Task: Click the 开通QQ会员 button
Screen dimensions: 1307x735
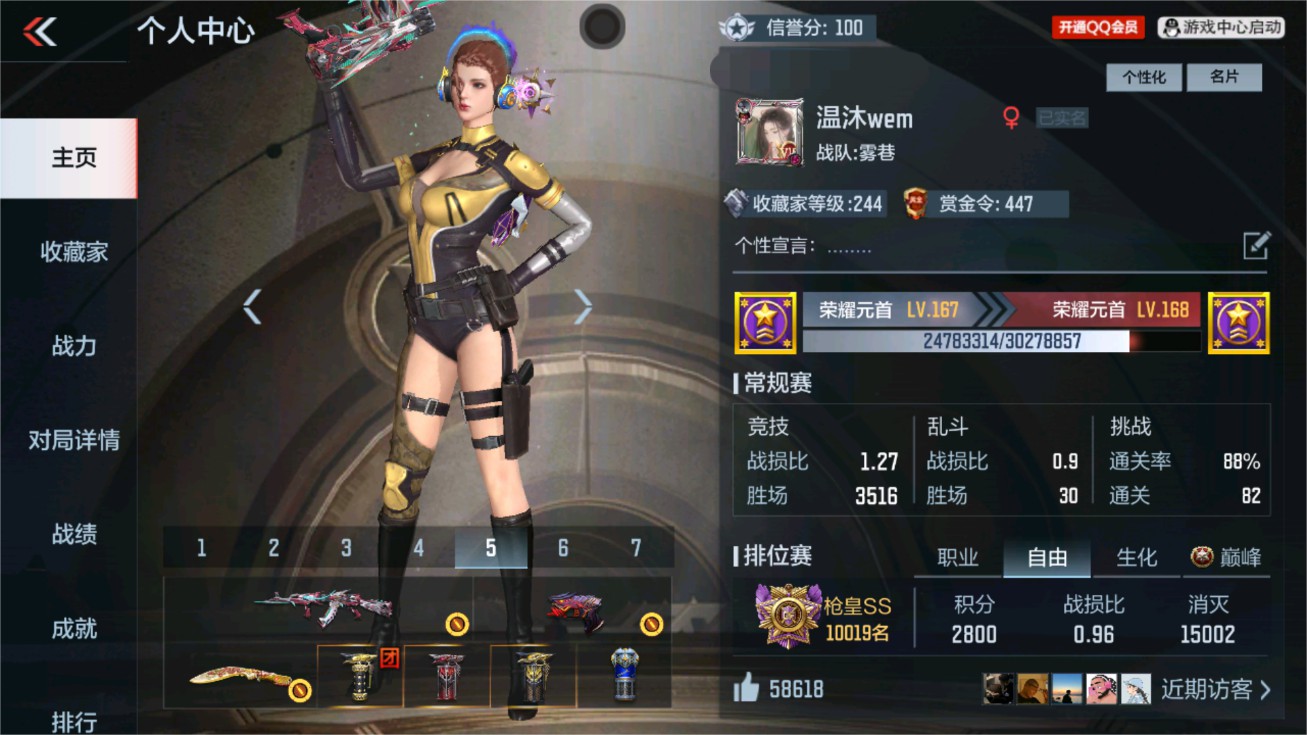Action: click(1095, 27)
